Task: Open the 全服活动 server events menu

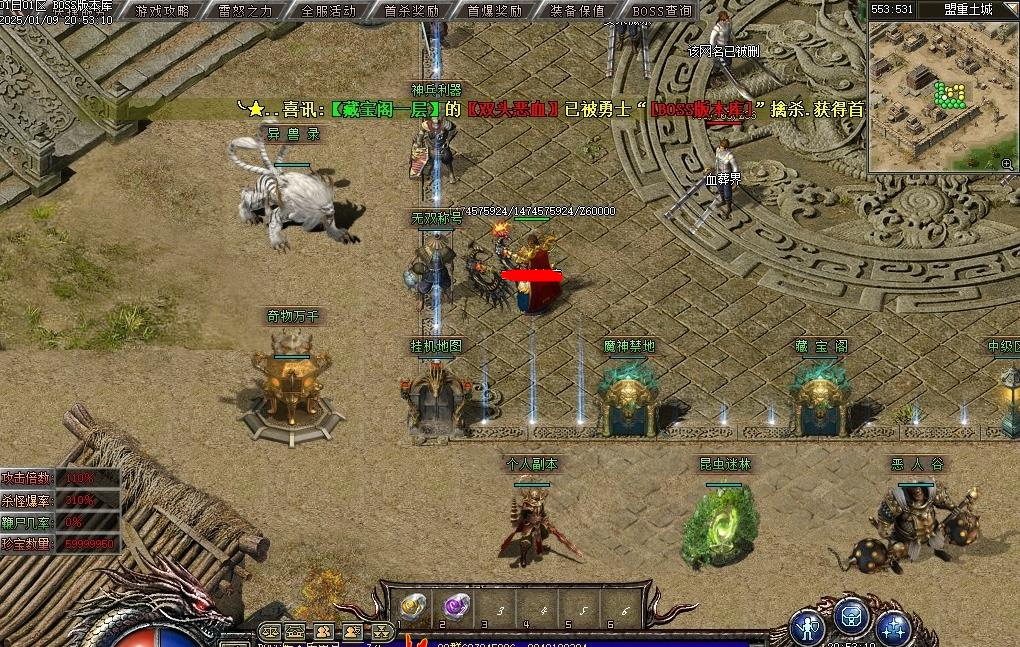Action: pos(328,11)
